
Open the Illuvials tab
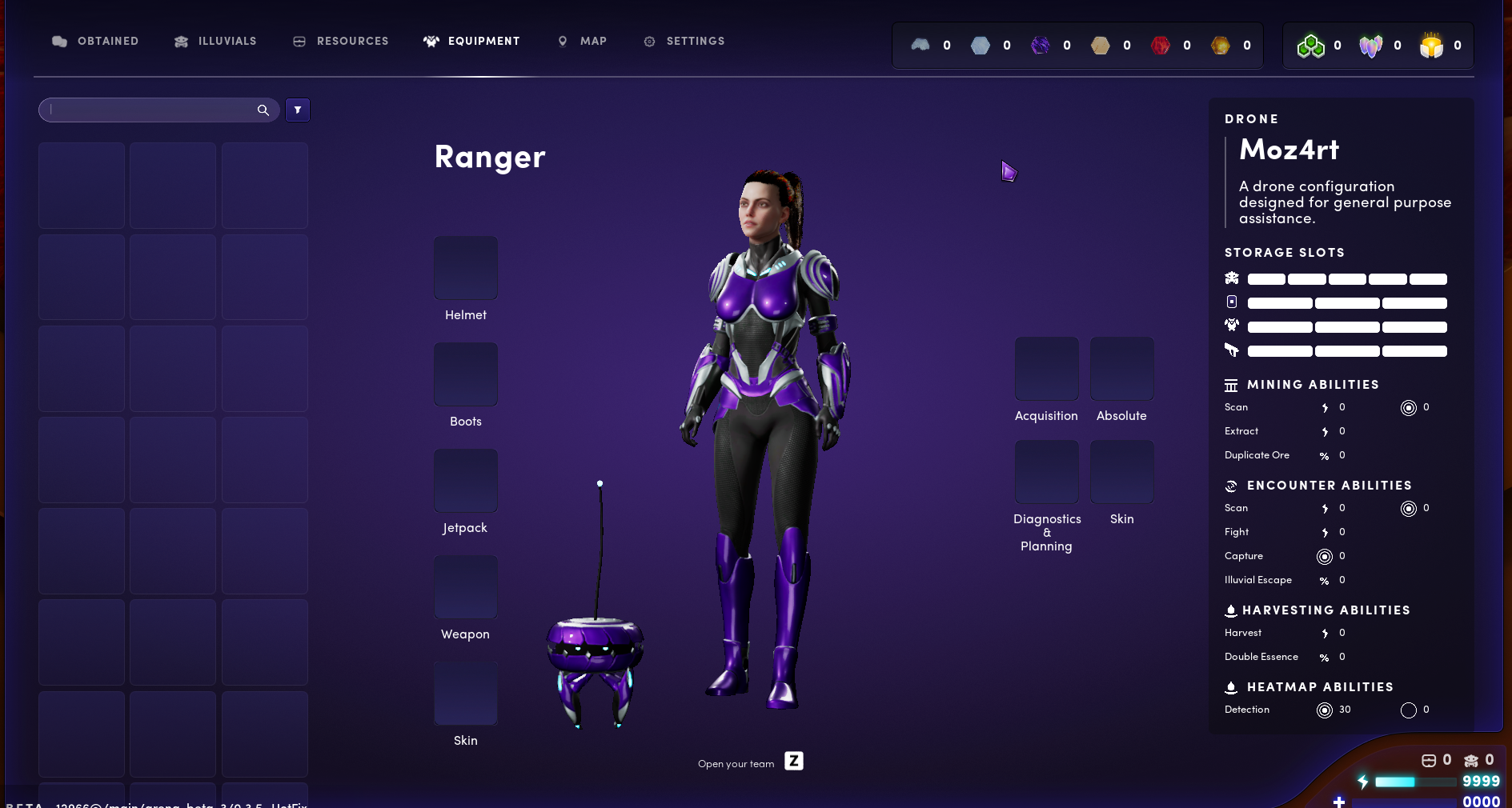click(x=215, y=41)
